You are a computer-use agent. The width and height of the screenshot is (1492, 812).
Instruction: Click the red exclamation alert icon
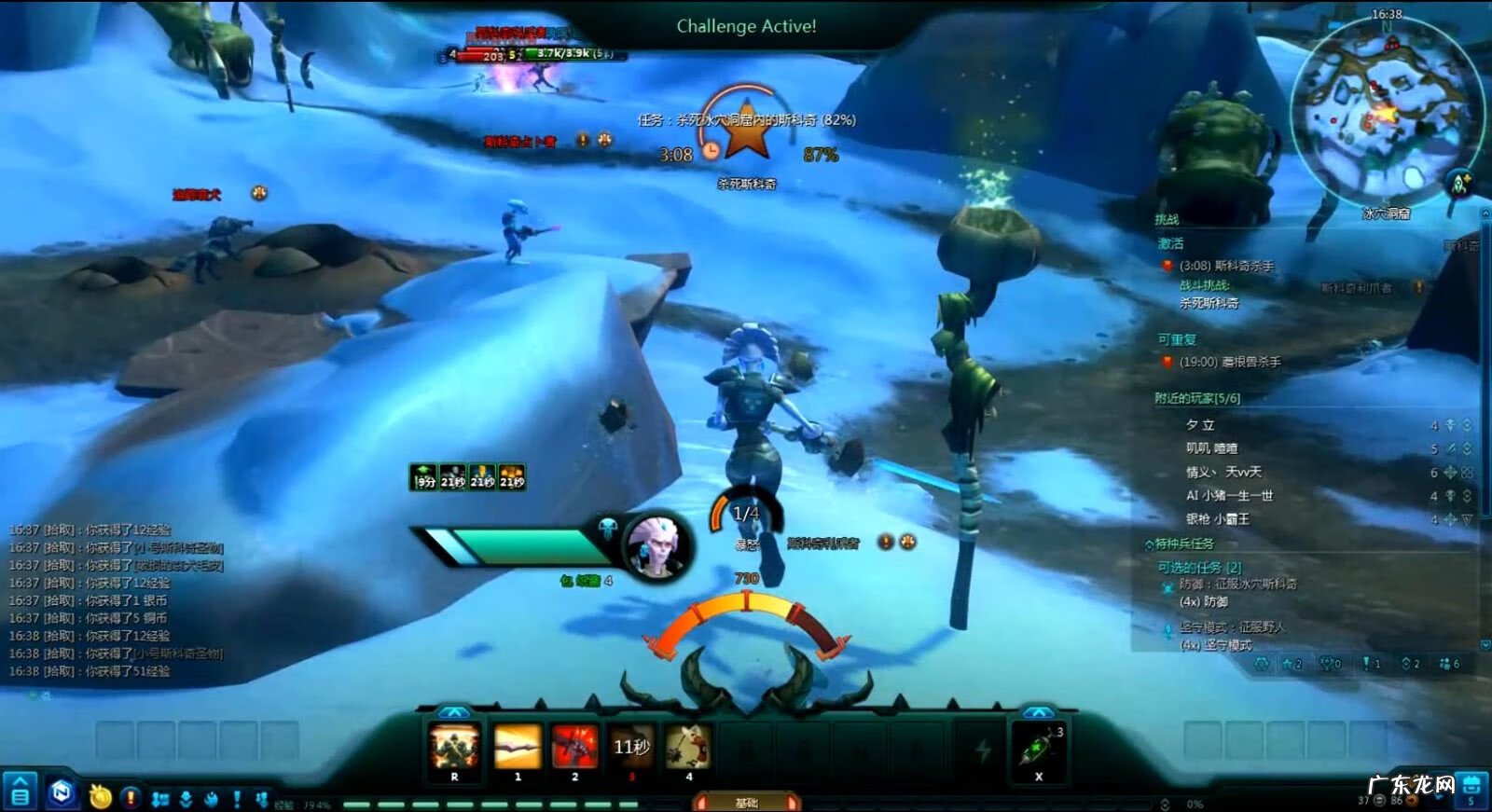pos(131,798)
